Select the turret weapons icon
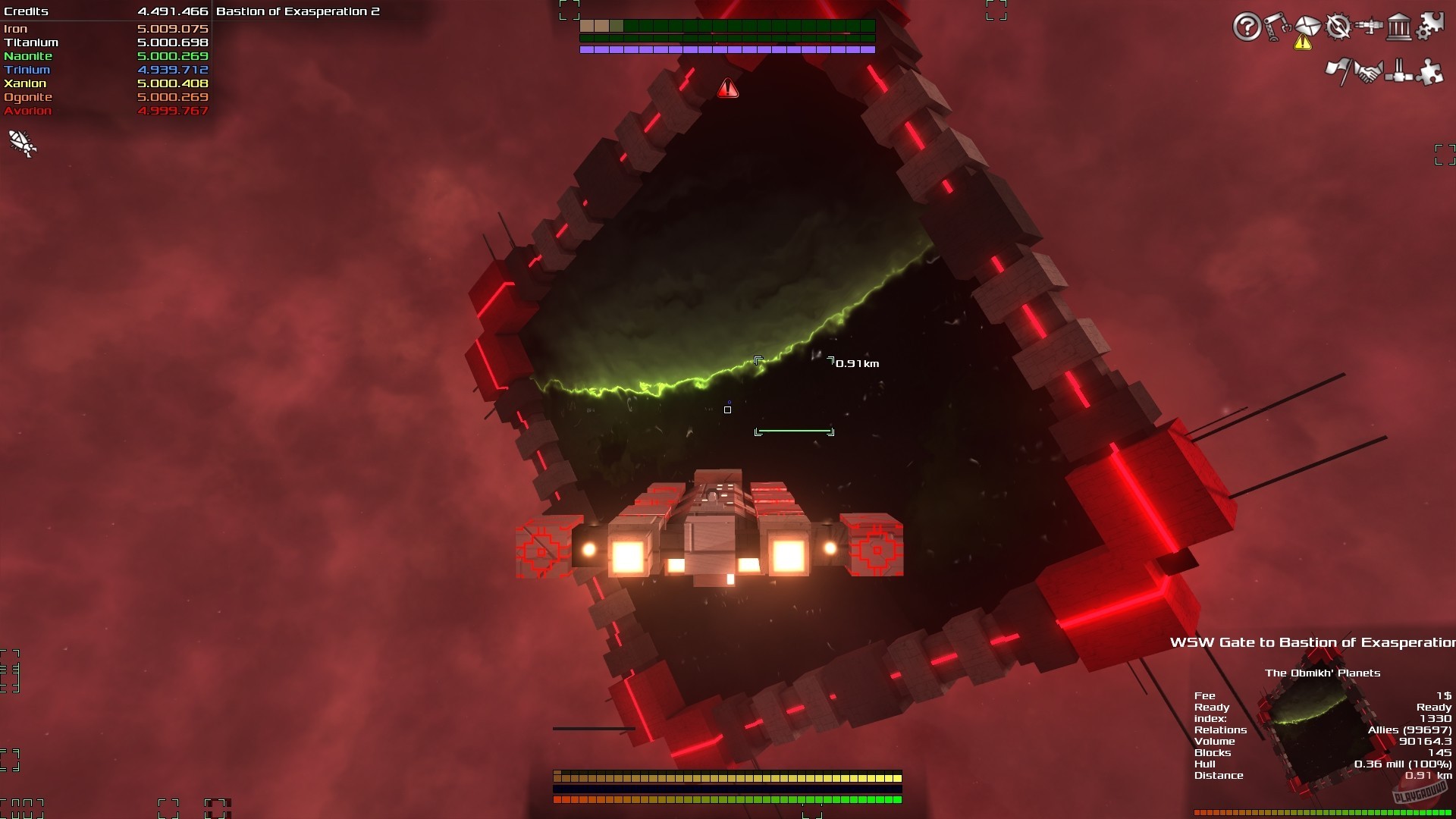The image size is (1456, 819). click(1369, 25)
